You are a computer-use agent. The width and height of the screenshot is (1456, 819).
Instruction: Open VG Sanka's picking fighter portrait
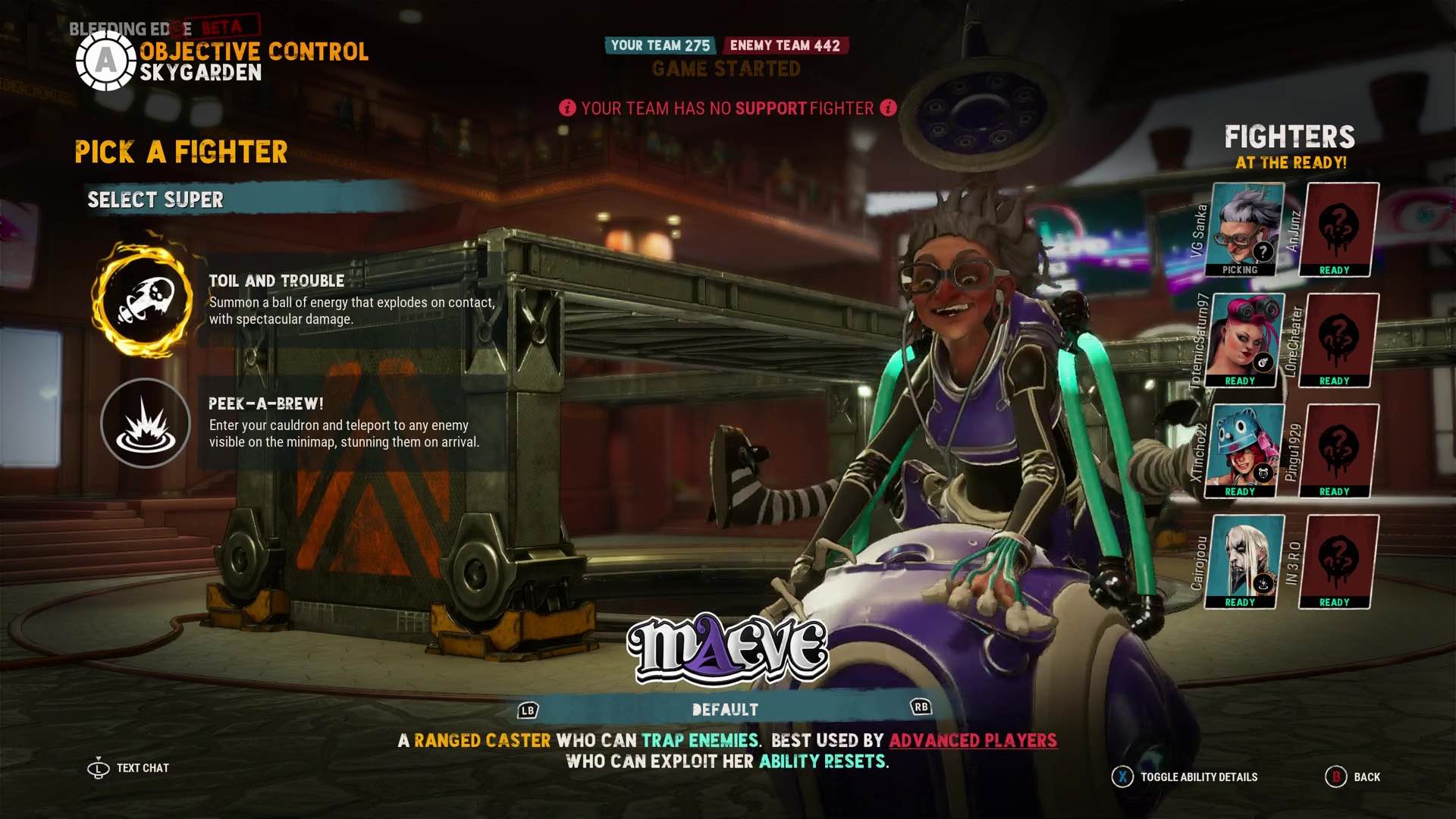(x=1245, y=229)
